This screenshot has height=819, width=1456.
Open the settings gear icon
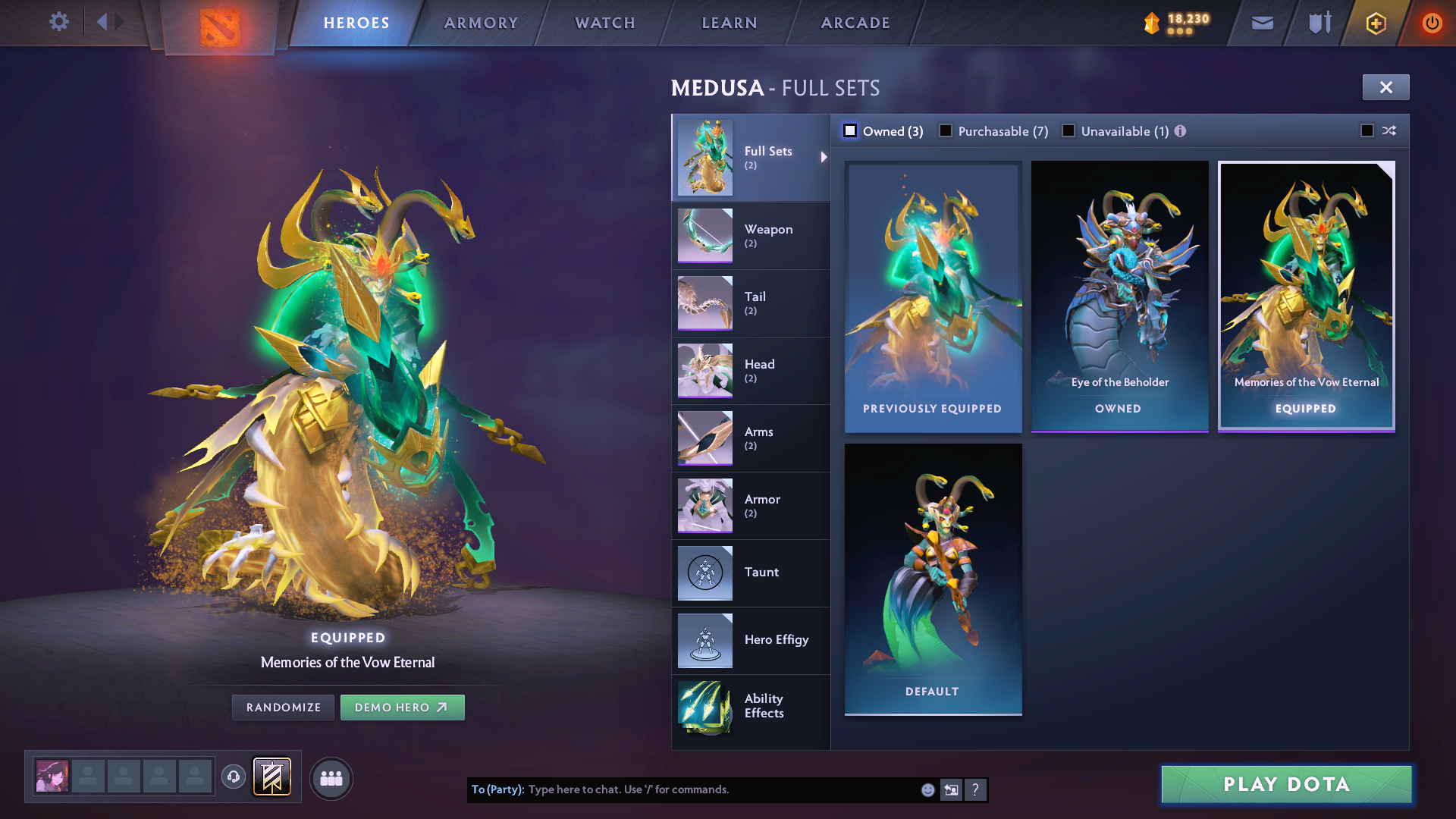point(59,22)
